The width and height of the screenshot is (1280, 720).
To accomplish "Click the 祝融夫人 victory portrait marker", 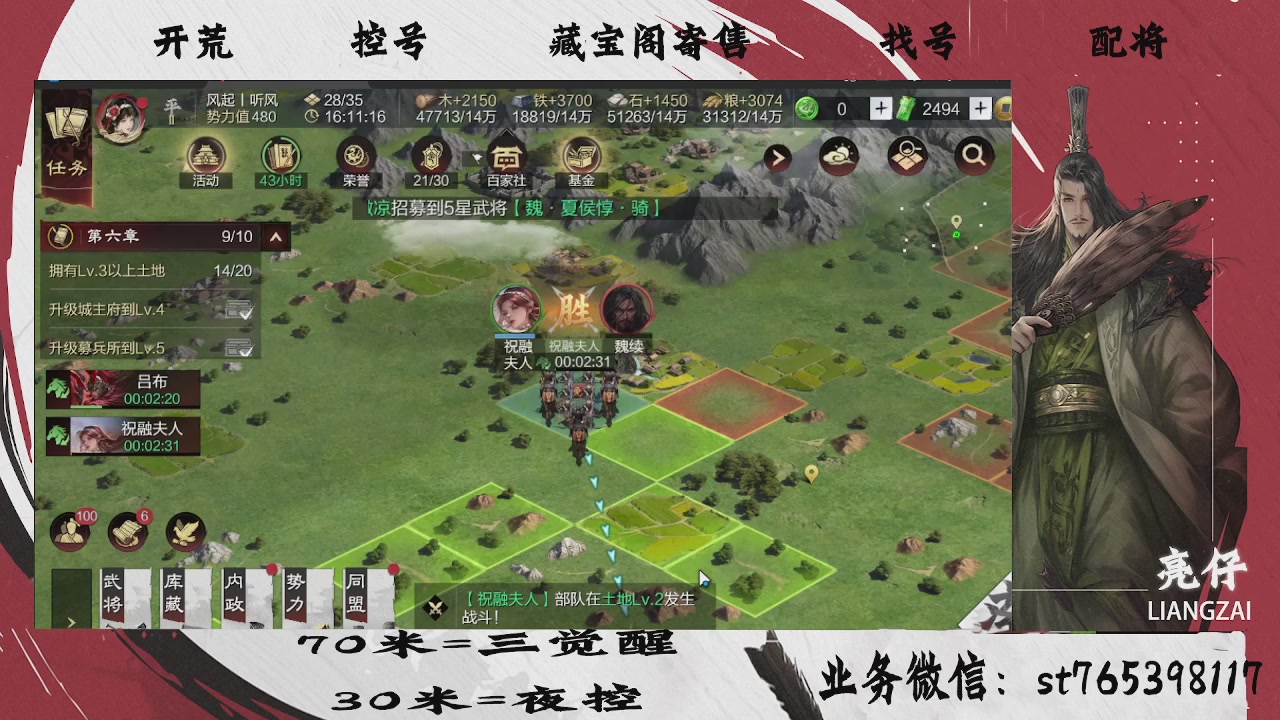I will (516, 307).
